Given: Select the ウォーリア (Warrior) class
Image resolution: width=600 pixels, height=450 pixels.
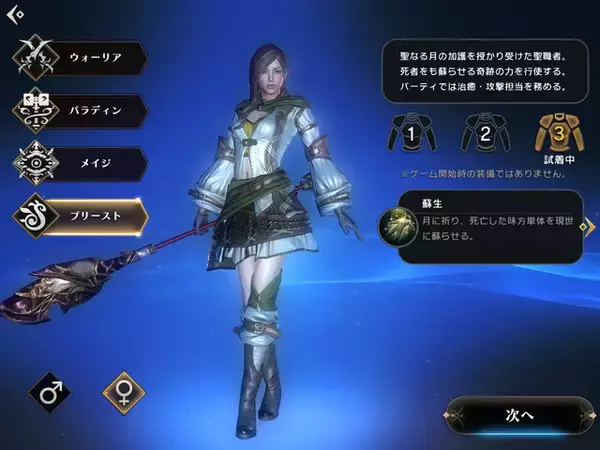Looking at the screenshot, I should (80, 59).
